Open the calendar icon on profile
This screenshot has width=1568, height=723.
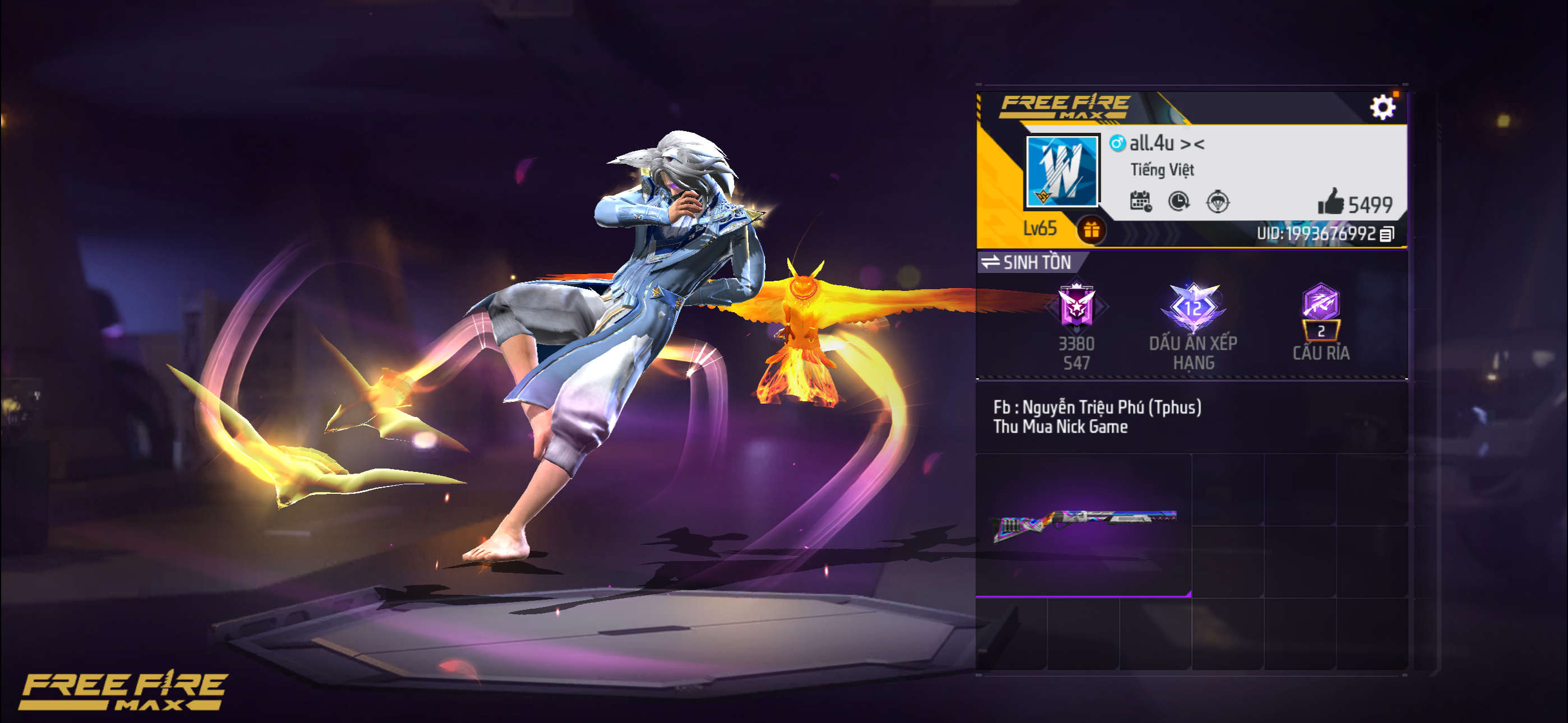click(1140, 201)
